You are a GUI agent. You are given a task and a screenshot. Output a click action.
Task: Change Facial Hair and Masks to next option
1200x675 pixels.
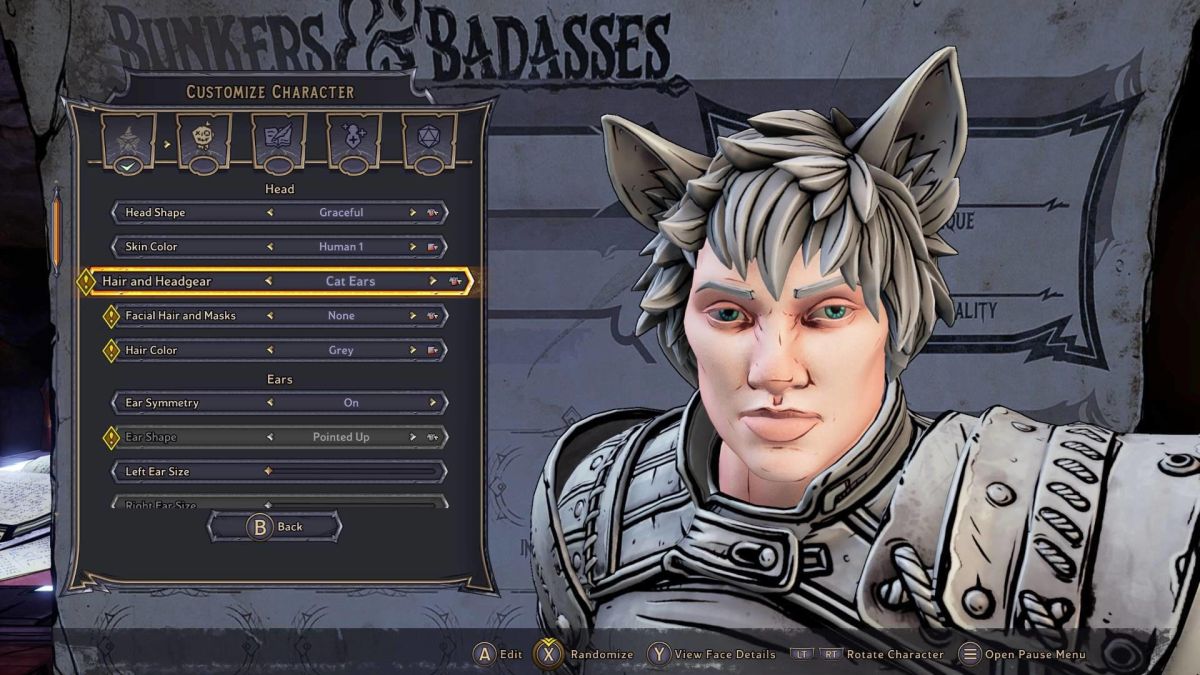412,316
